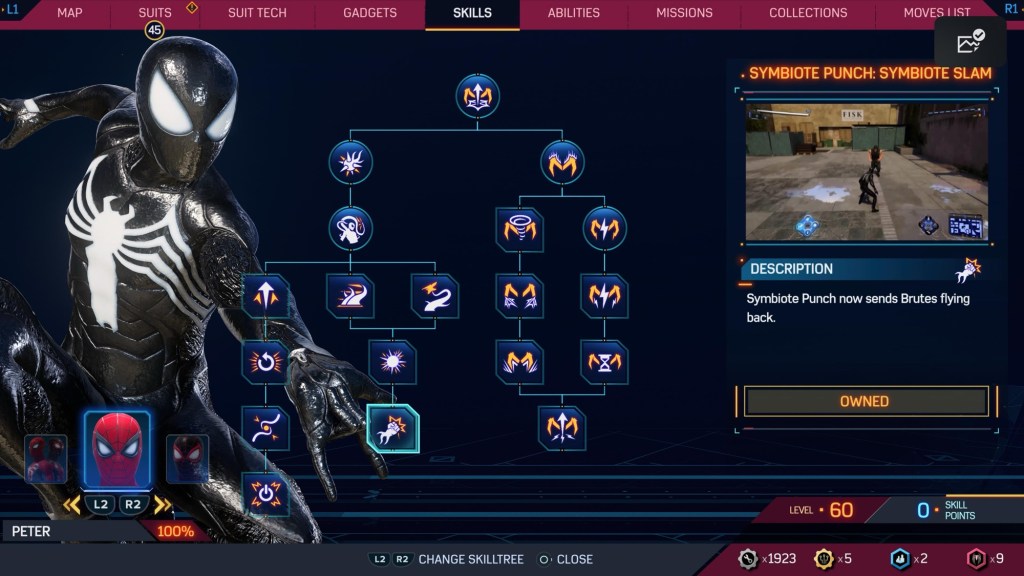Select the Suit Tech tab

[x=257, y=13]
